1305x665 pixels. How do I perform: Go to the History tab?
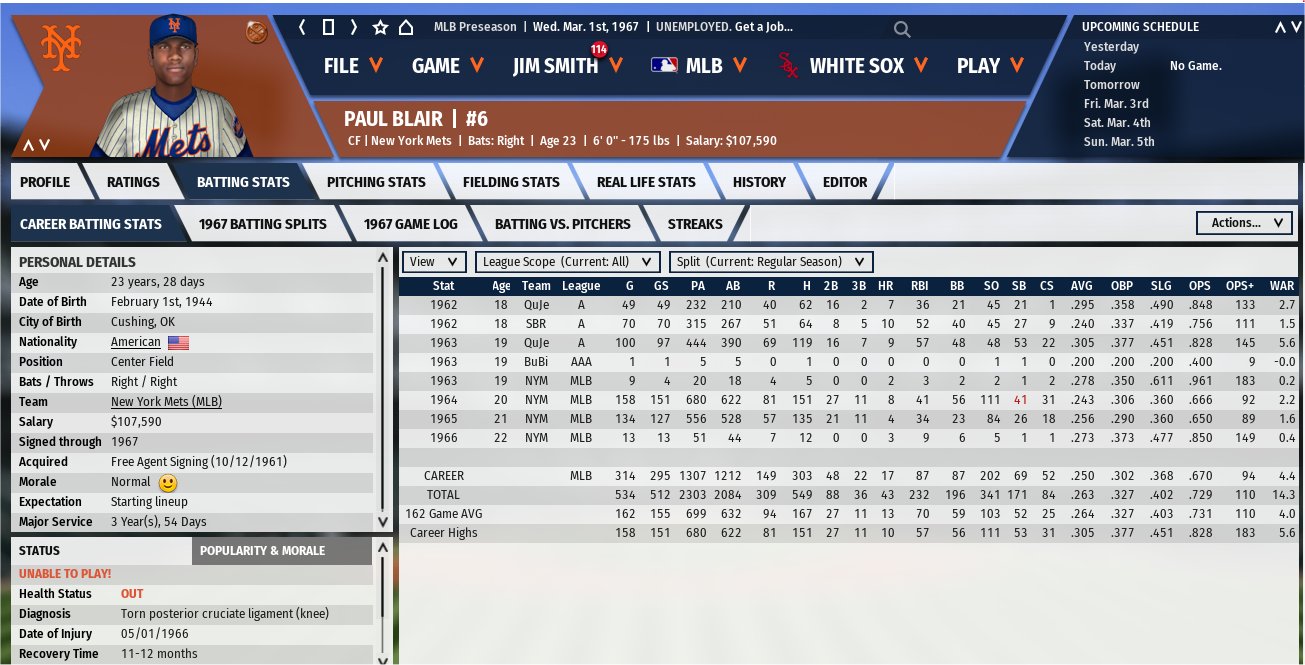point(759,182)
